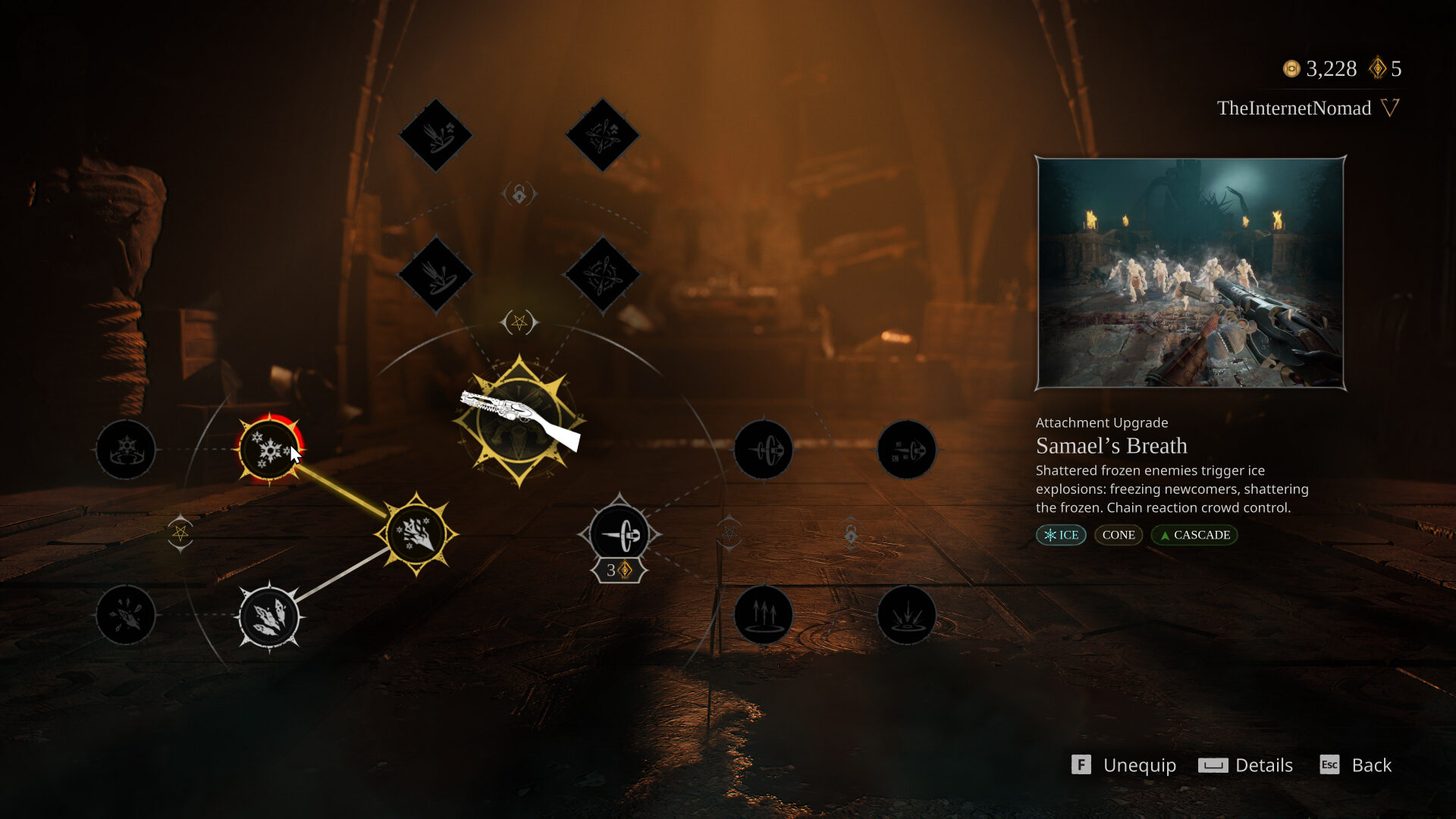Select the downward arrows impact upgrade node
The width and height of the screenshot is (1456, 819).
[x=906, y=615]
